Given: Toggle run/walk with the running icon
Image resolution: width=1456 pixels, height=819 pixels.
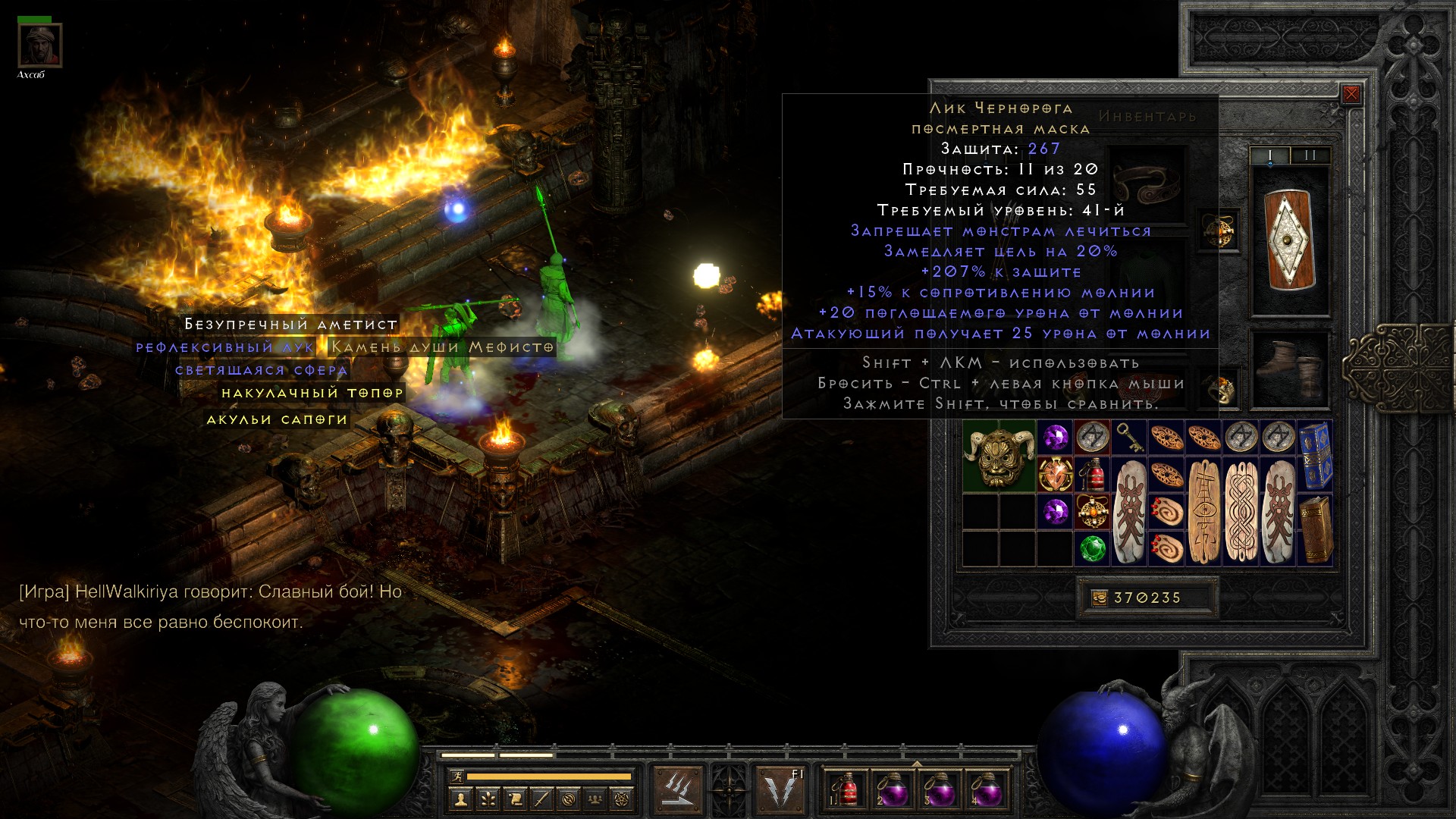Looking at the screenshot, I should [457, 777].
